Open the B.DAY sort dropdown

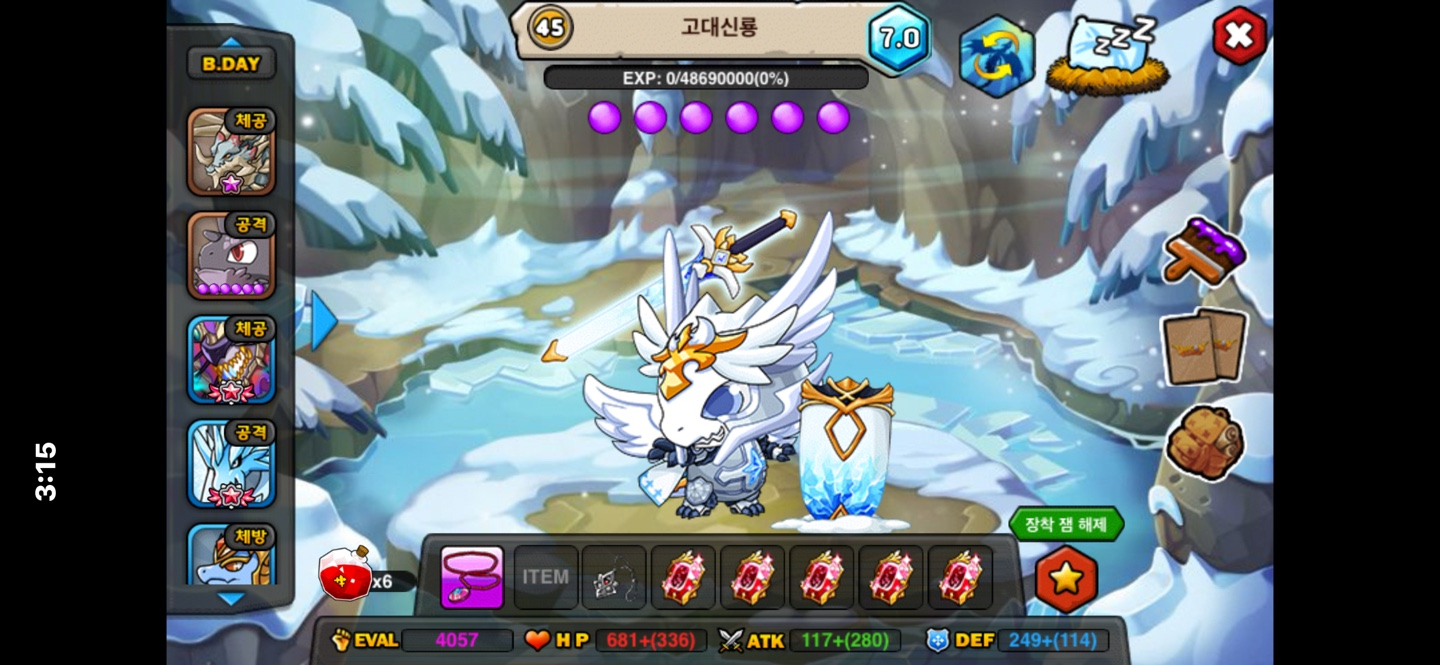click(231, 64)
